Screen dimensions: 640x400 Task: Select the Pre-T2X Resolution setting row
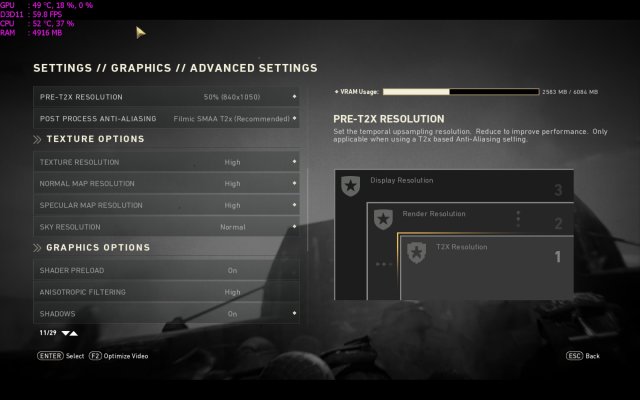click(x=166, y=97)
